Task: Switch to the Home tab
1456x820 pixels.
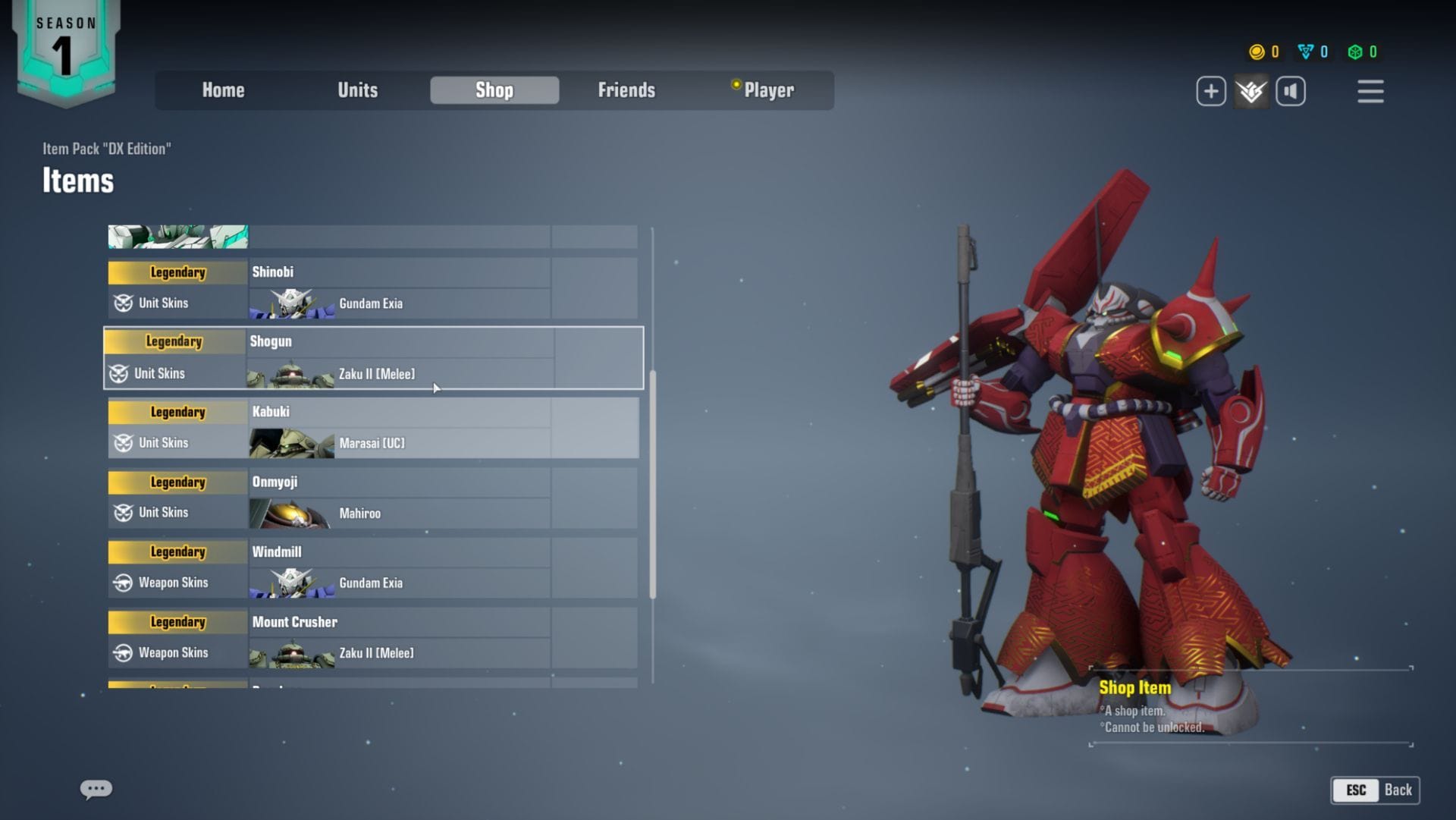Action: pyautogui.click(x=223, y=90)
